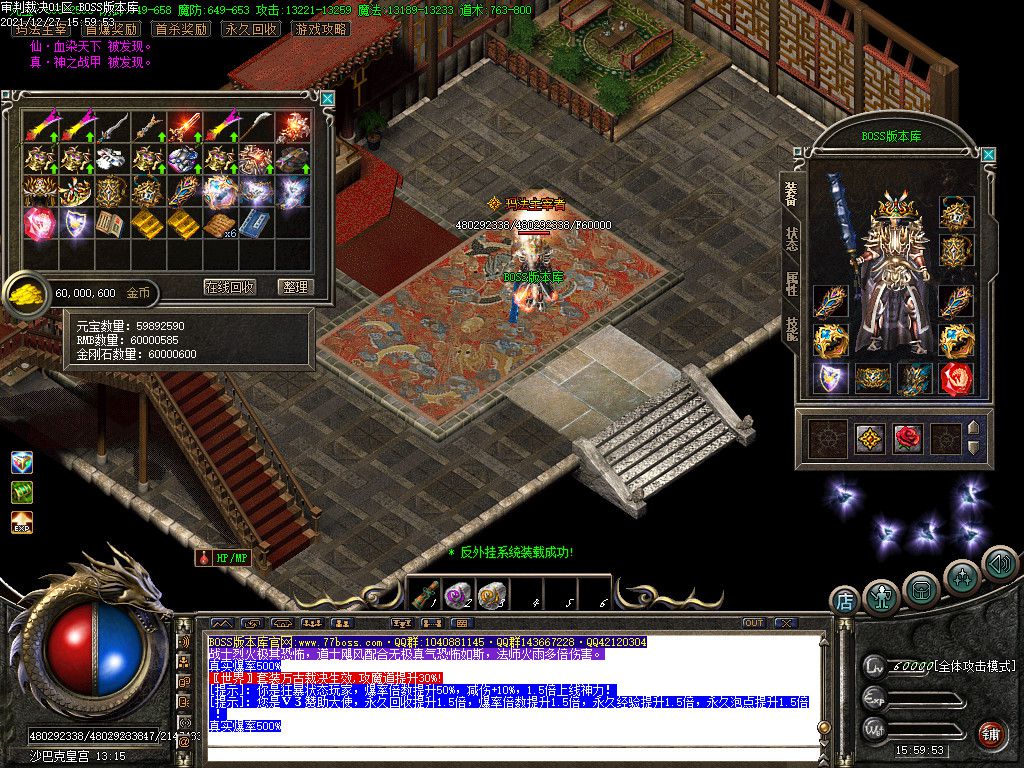Select the red rose slot below equipment
The image size is (1024, 768).
click(x=906, y=439)
